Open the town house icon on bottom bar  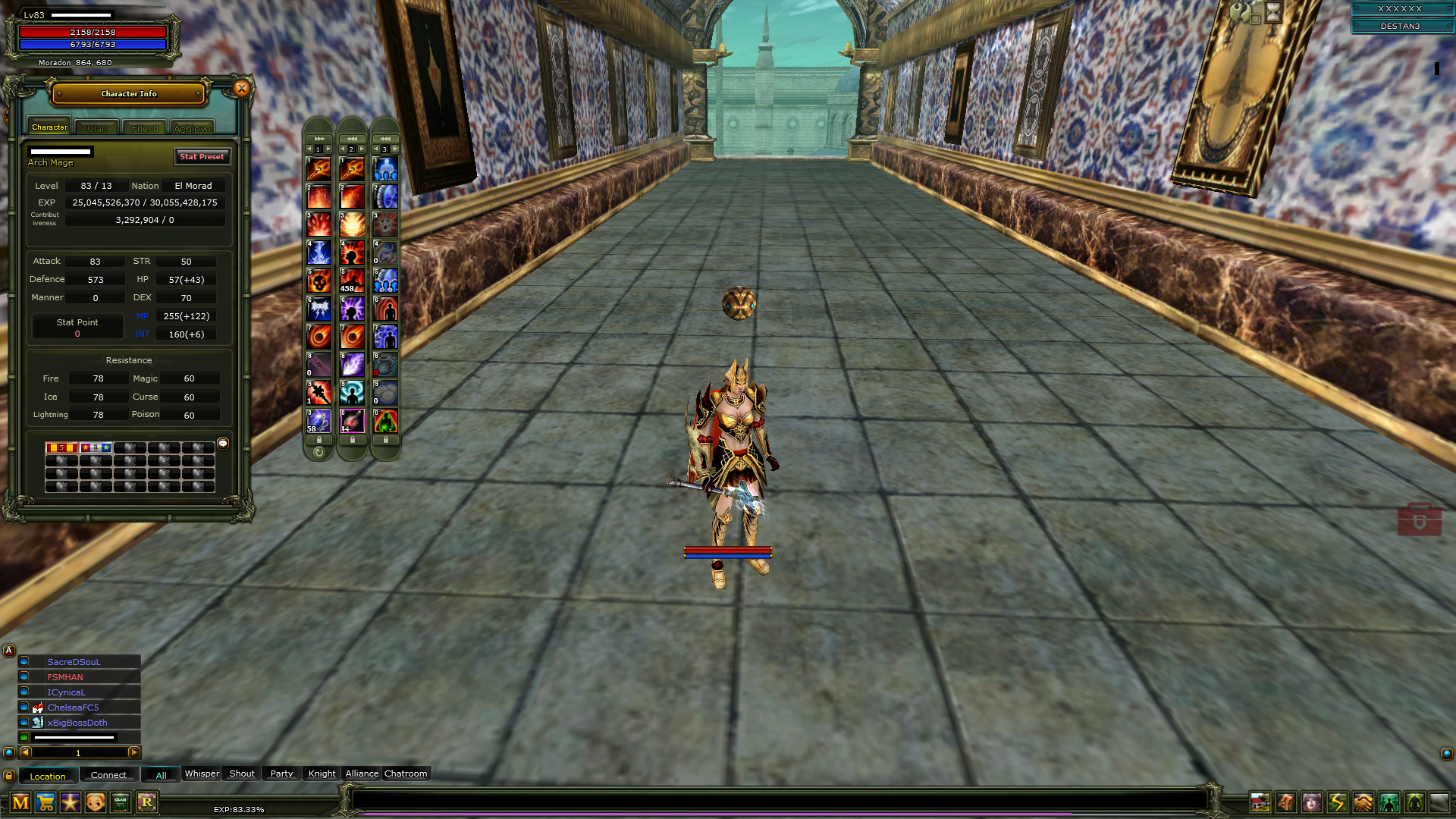click(1260, 802)
